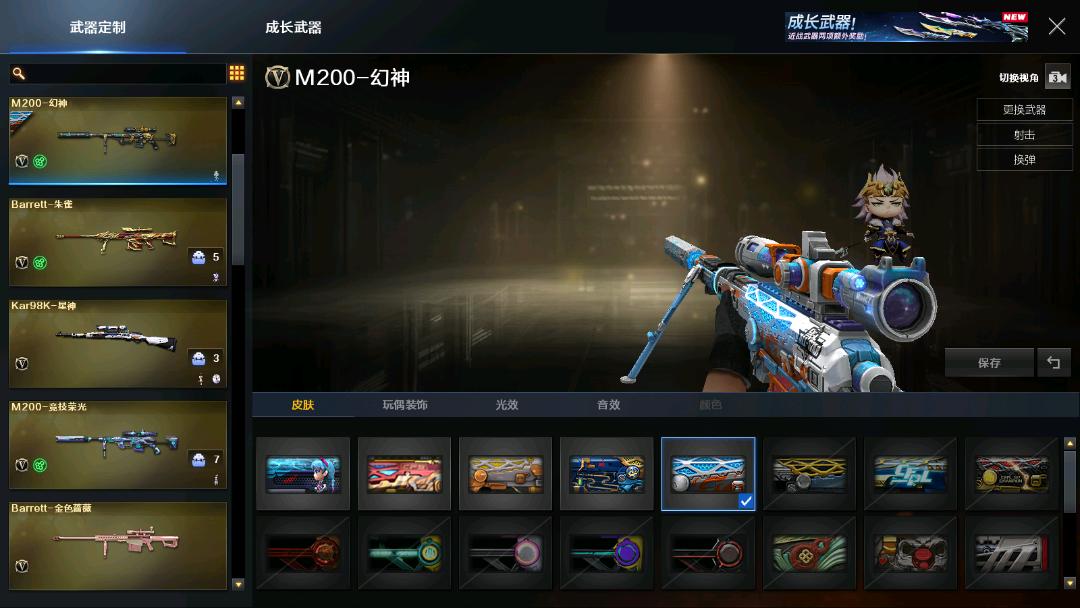
Task: Click the weapon search field
Action: pos(120,74)
